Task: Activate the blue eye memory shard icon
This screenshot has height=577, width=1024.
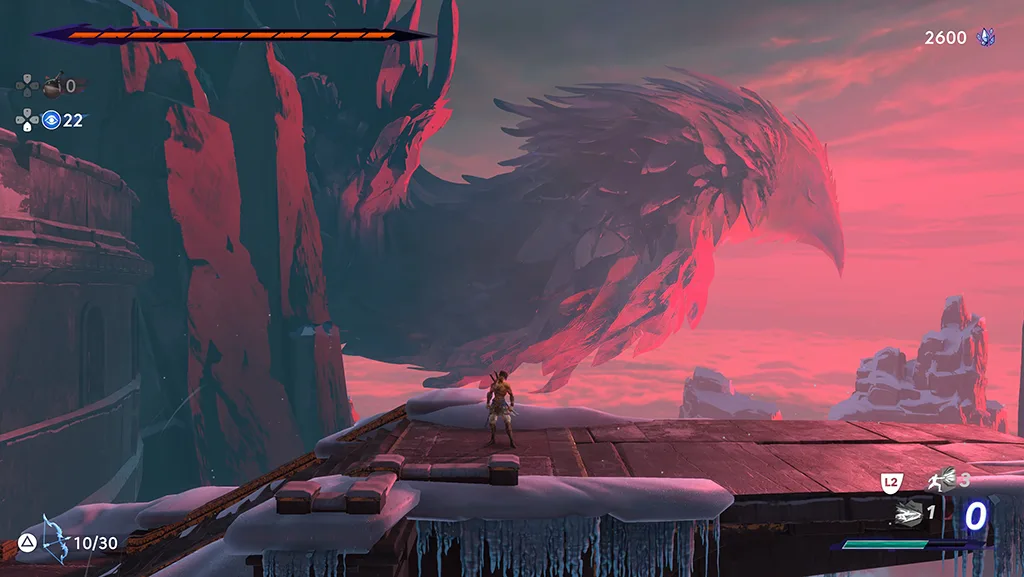Action: click(51, 120)
